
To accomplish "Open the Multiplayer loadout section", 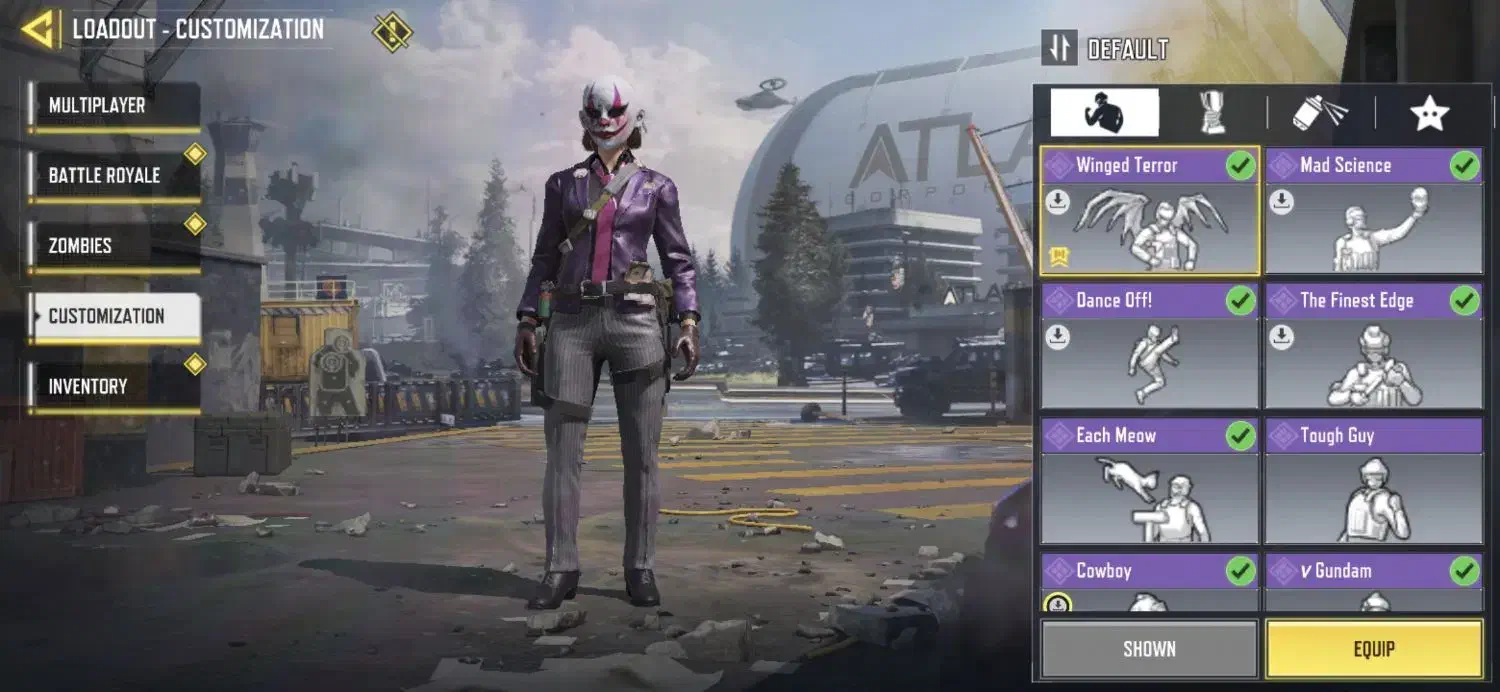I will coord(115,106).
